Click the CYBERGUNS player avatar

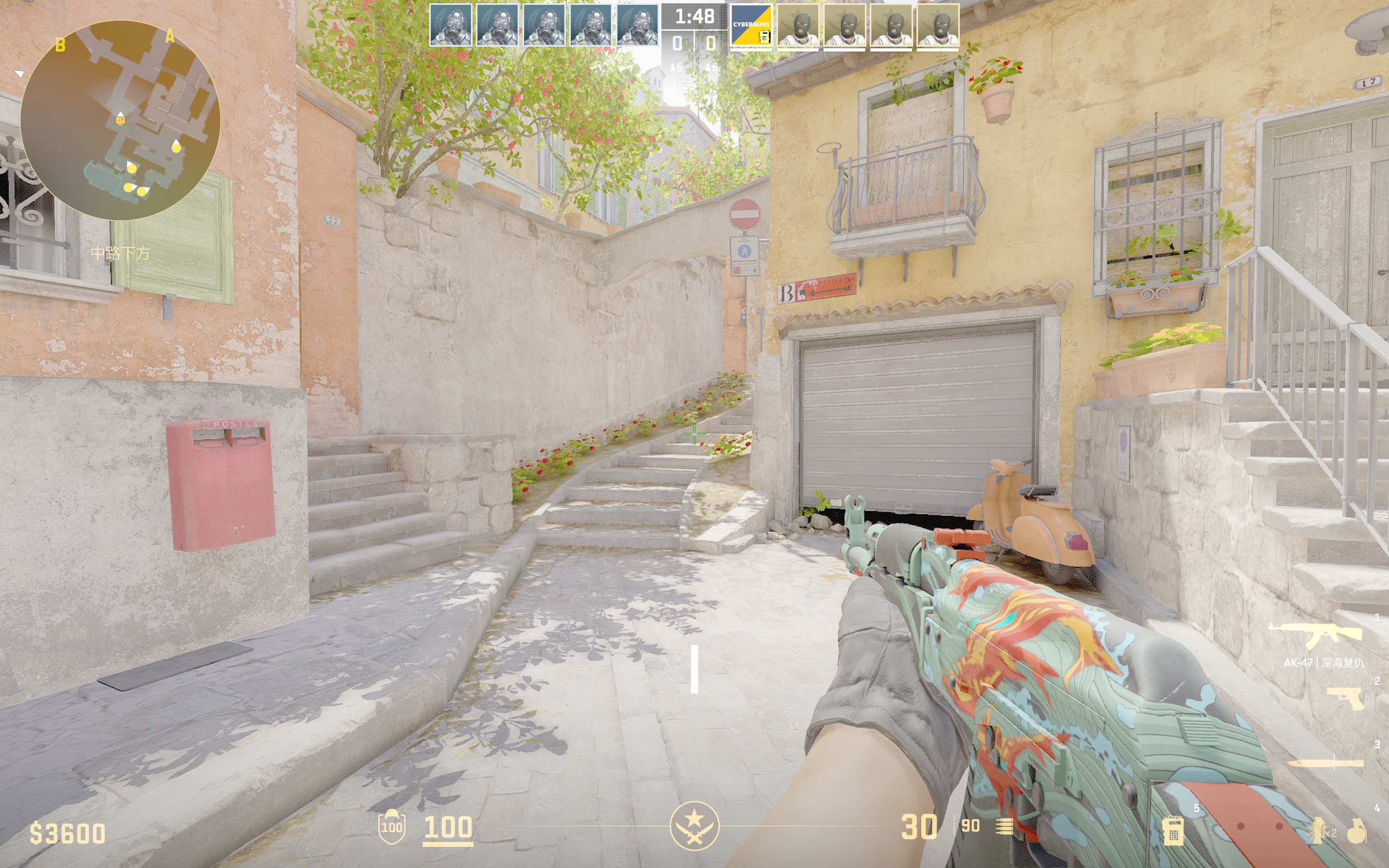(751, 27)
